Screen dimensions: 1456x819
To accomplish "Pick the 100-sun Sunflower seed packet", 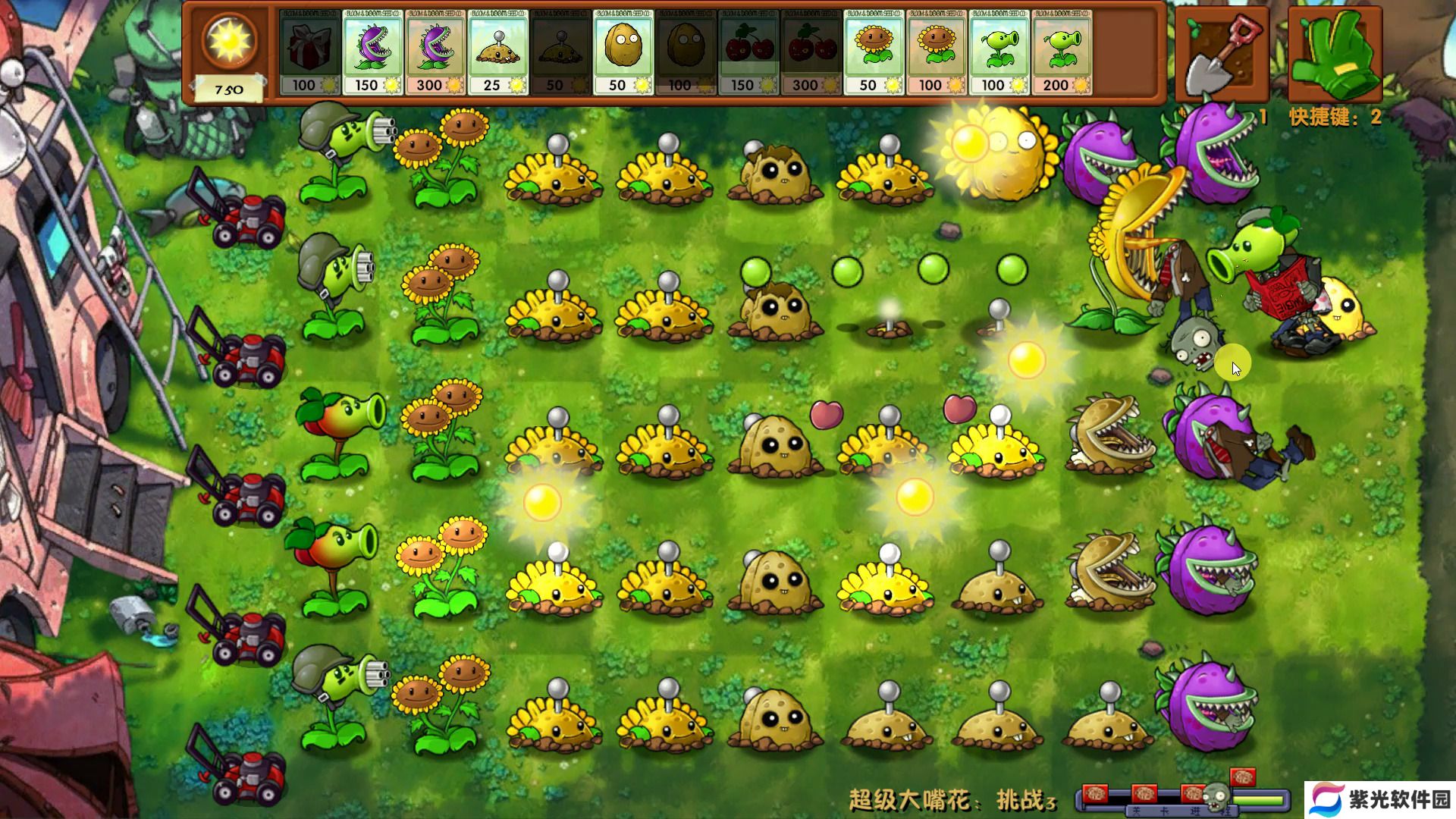I will (937, 52).
